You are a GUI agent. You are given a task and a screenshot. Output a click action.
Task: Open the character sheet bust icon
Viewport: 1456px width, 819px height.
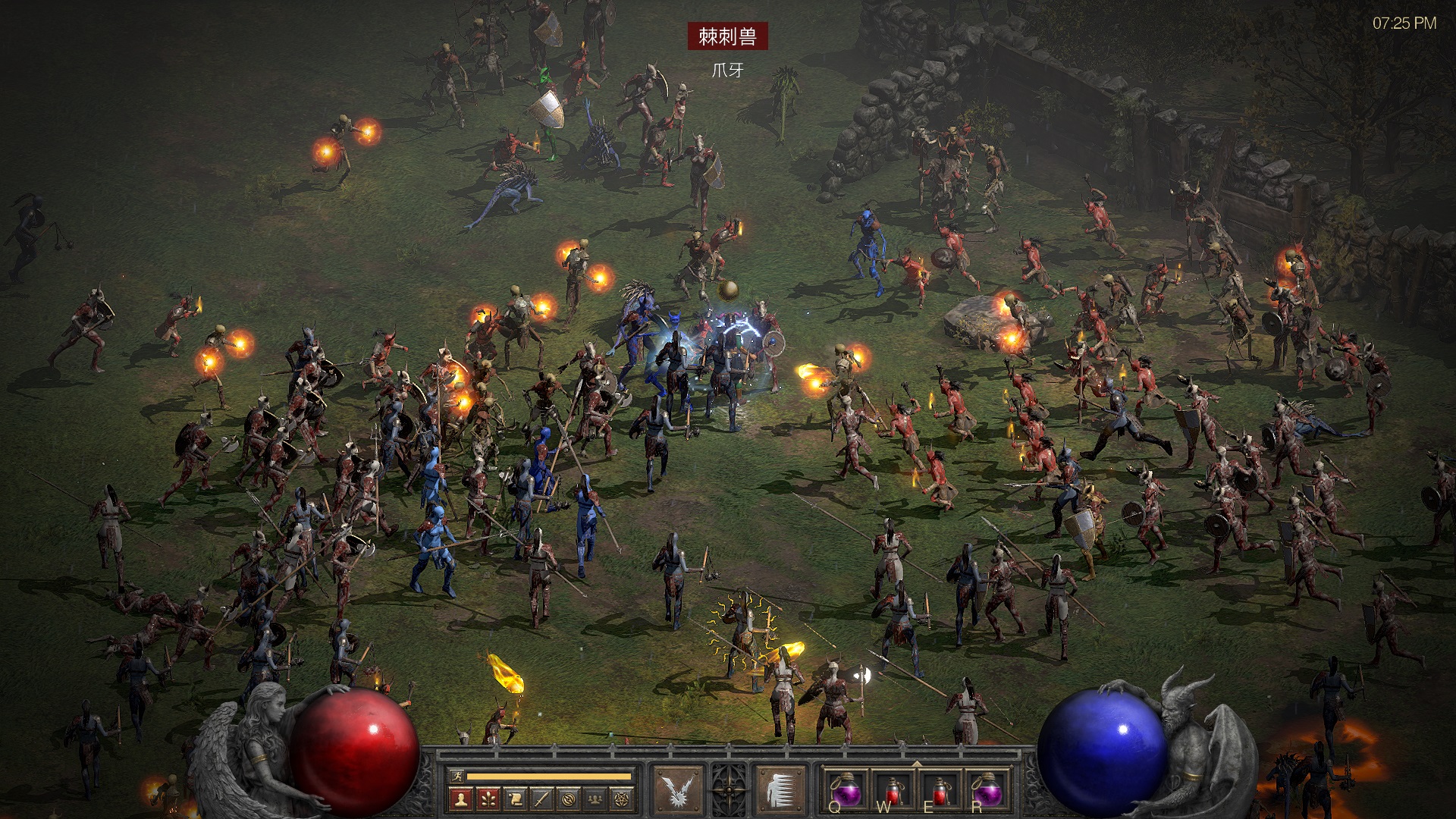pyautogui.click(x=460, y=799)
